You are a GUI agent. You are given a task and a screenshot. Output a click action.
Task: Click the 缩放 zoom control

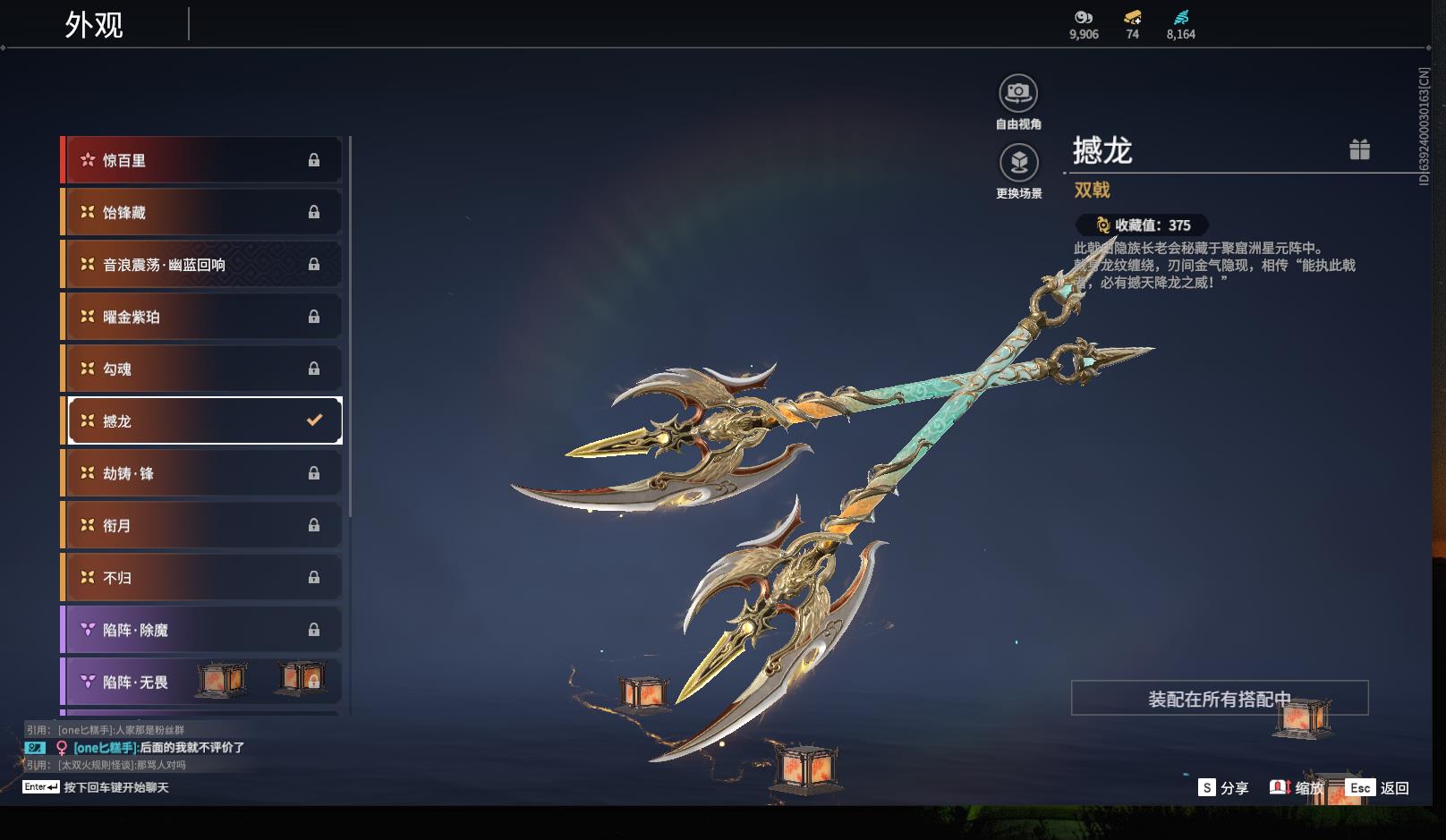tap(1297, 788)
